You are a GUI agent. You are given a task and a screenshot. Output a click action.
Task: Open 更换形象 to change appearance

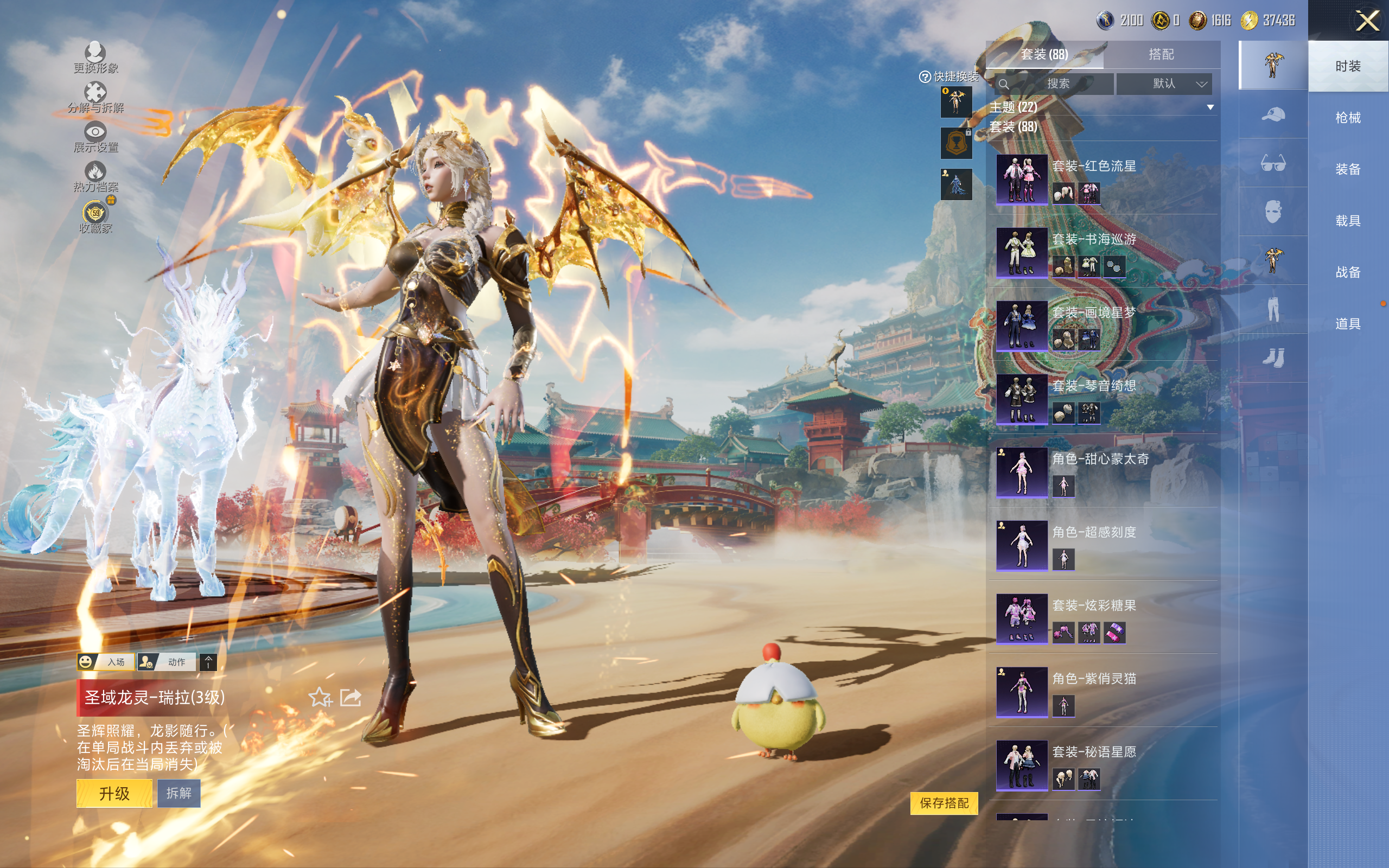tap(95, 58)
